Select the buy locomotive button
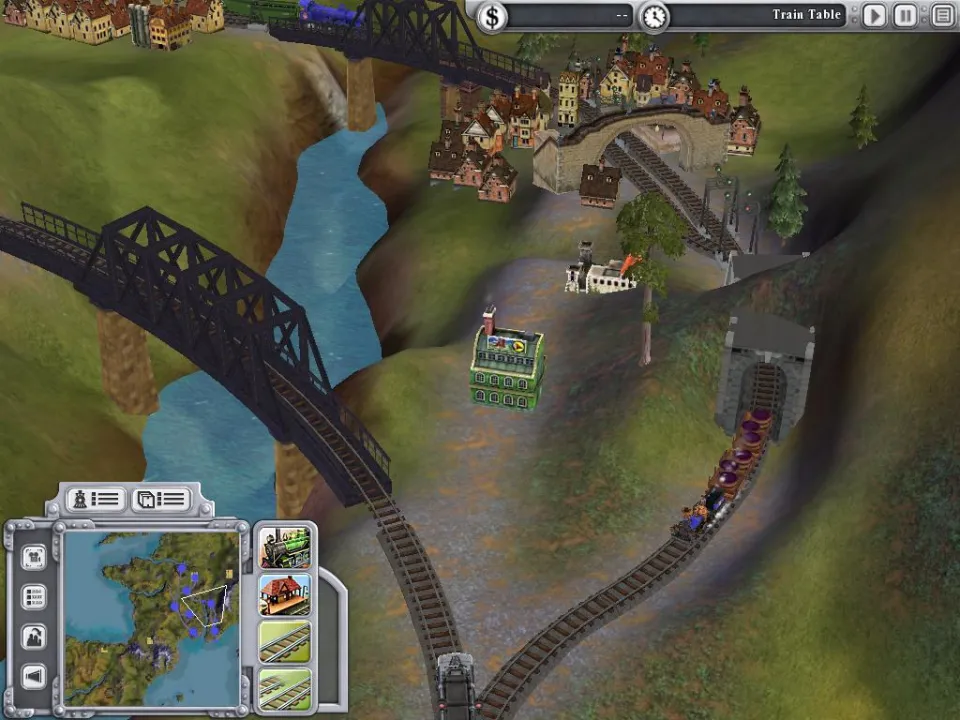Viewport: 960px width, 720px height. [285, 547]
